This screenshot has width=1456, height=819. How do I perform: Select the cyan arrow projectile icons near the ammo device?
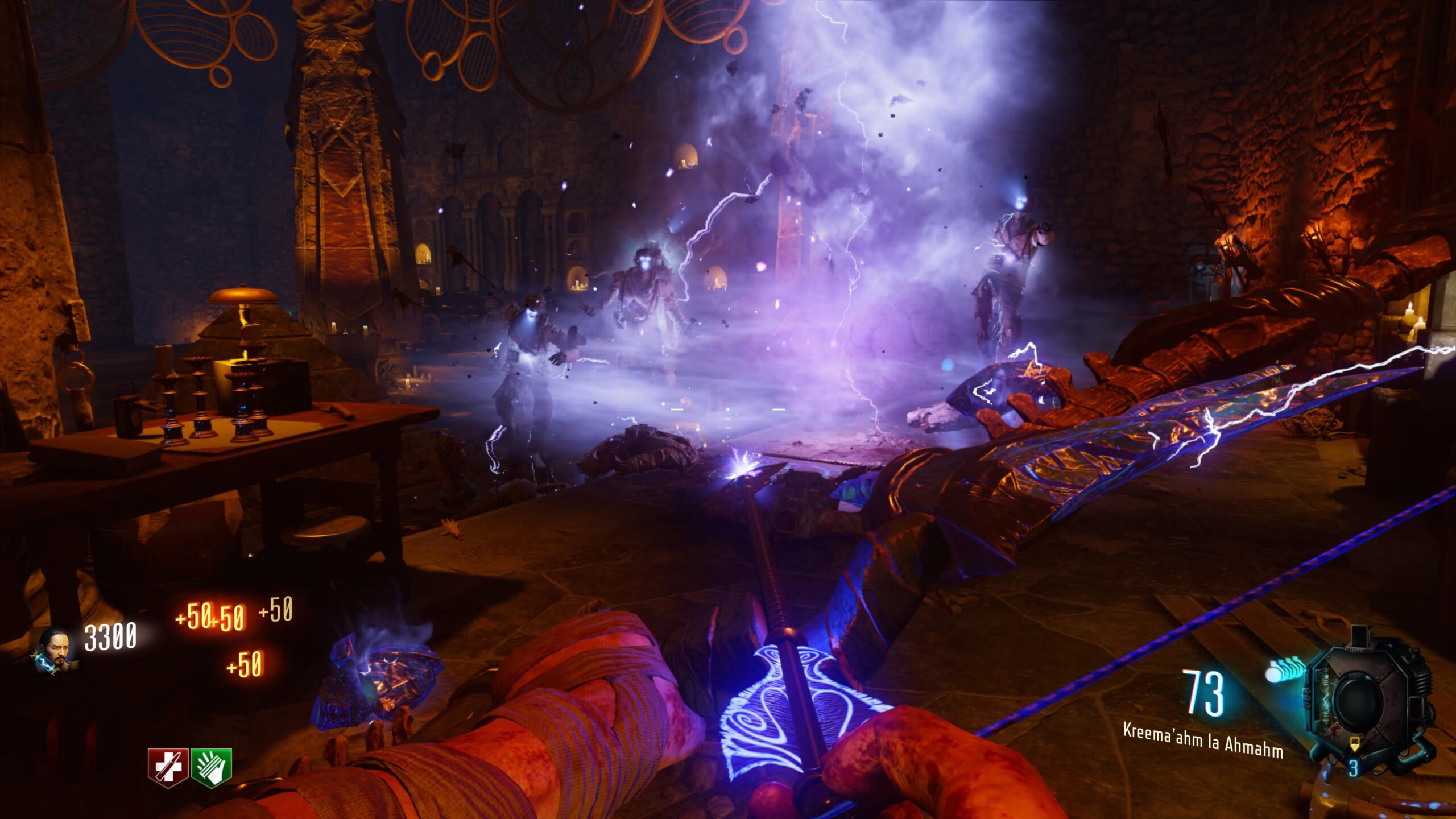pyautogui.click(x=1287, y=670)
